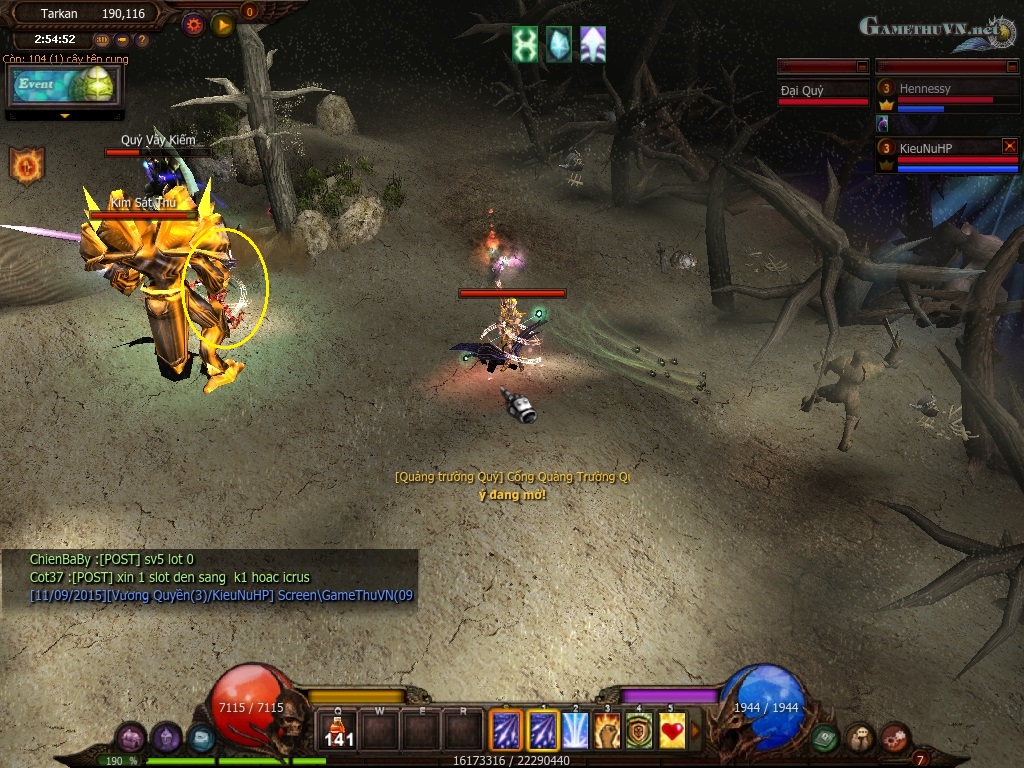The width and height of the screenshot is (1024, 768).
Task: Activate the shield skill in slot 4
Action: (640, 731)
